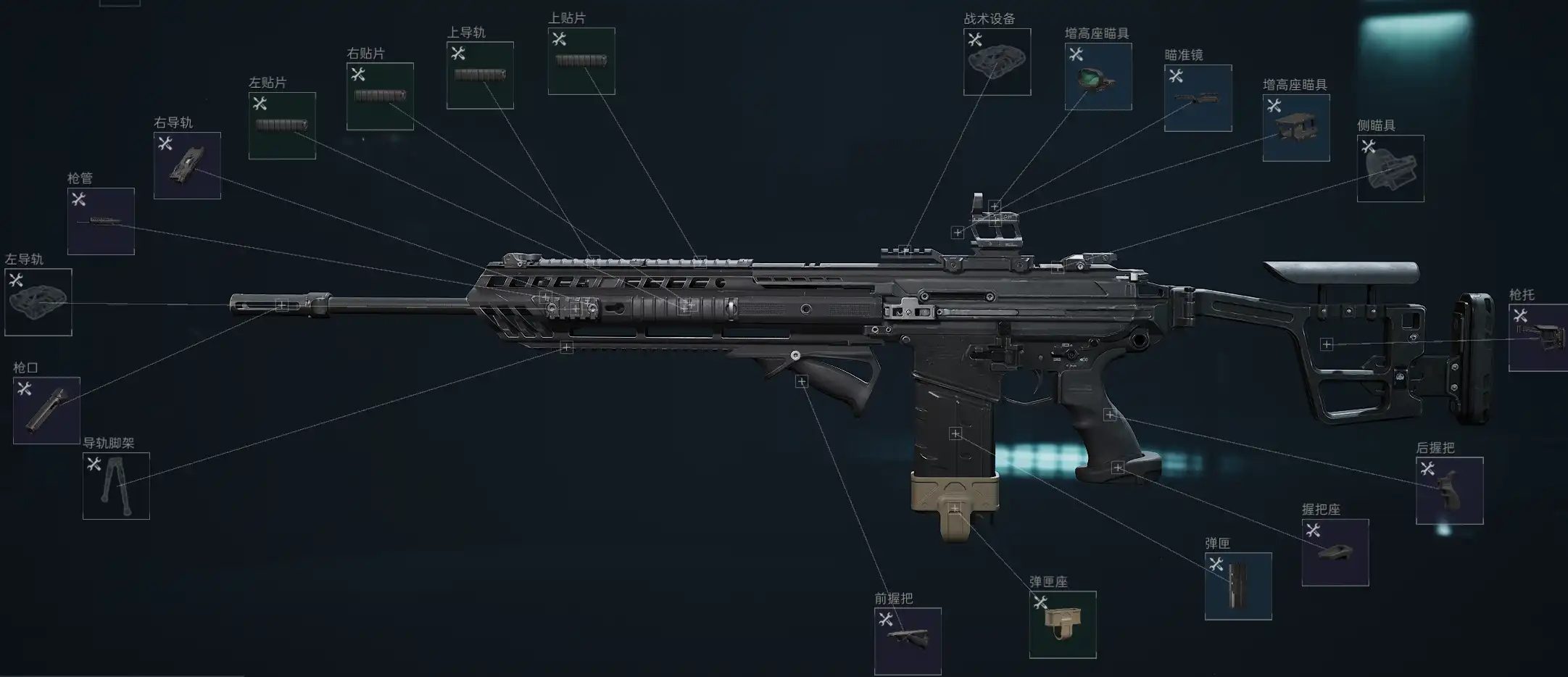The width and height of the screenshot is (1568, 677).
Task: Click the 左贴片 left panel slot
Action: [282, 125]
